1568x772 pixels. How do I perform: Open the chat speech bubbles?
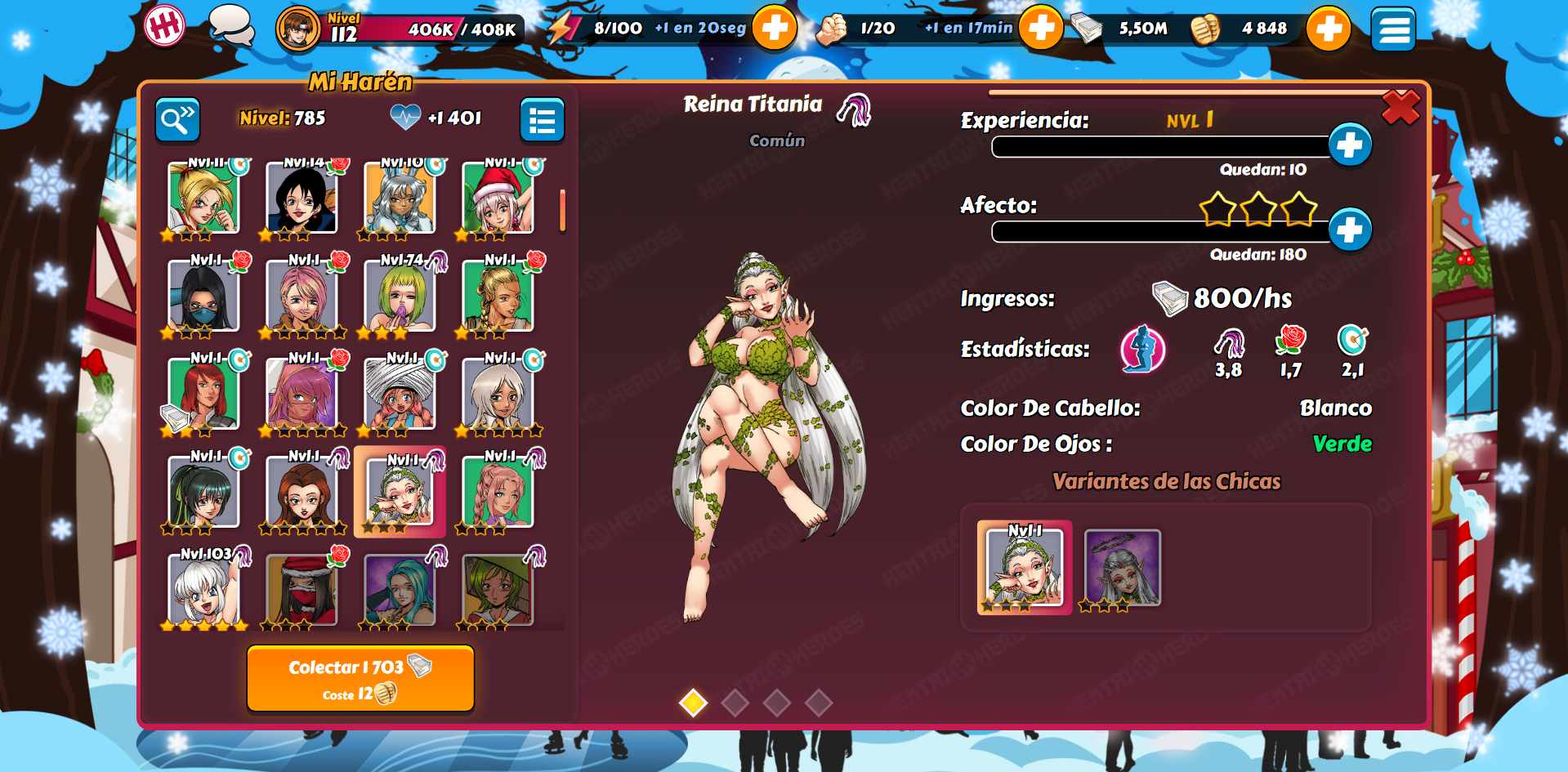230,26
